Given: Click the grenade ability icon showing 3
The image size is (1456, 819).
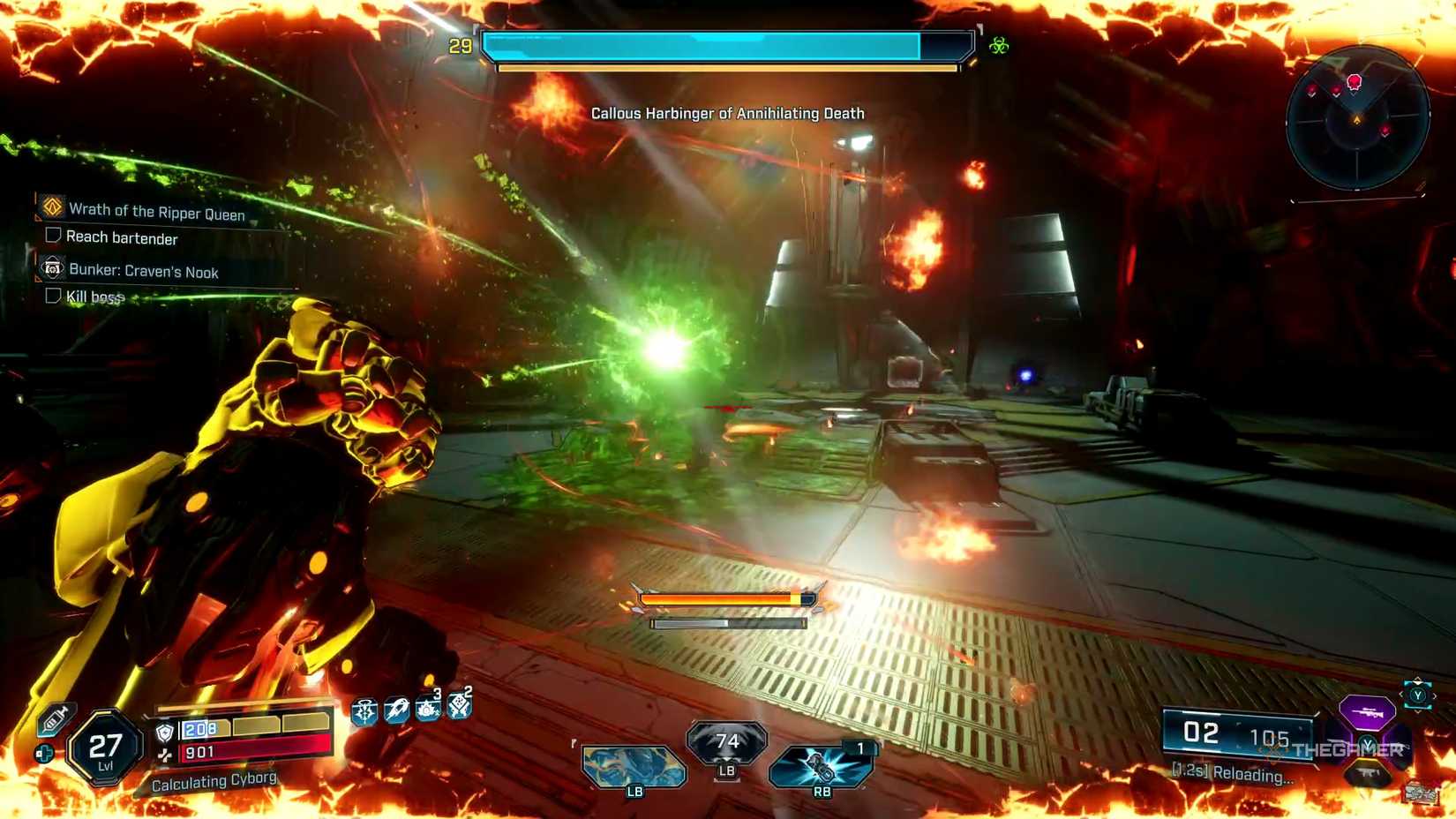Looking at the screenshot, I should tap(427, 711).
